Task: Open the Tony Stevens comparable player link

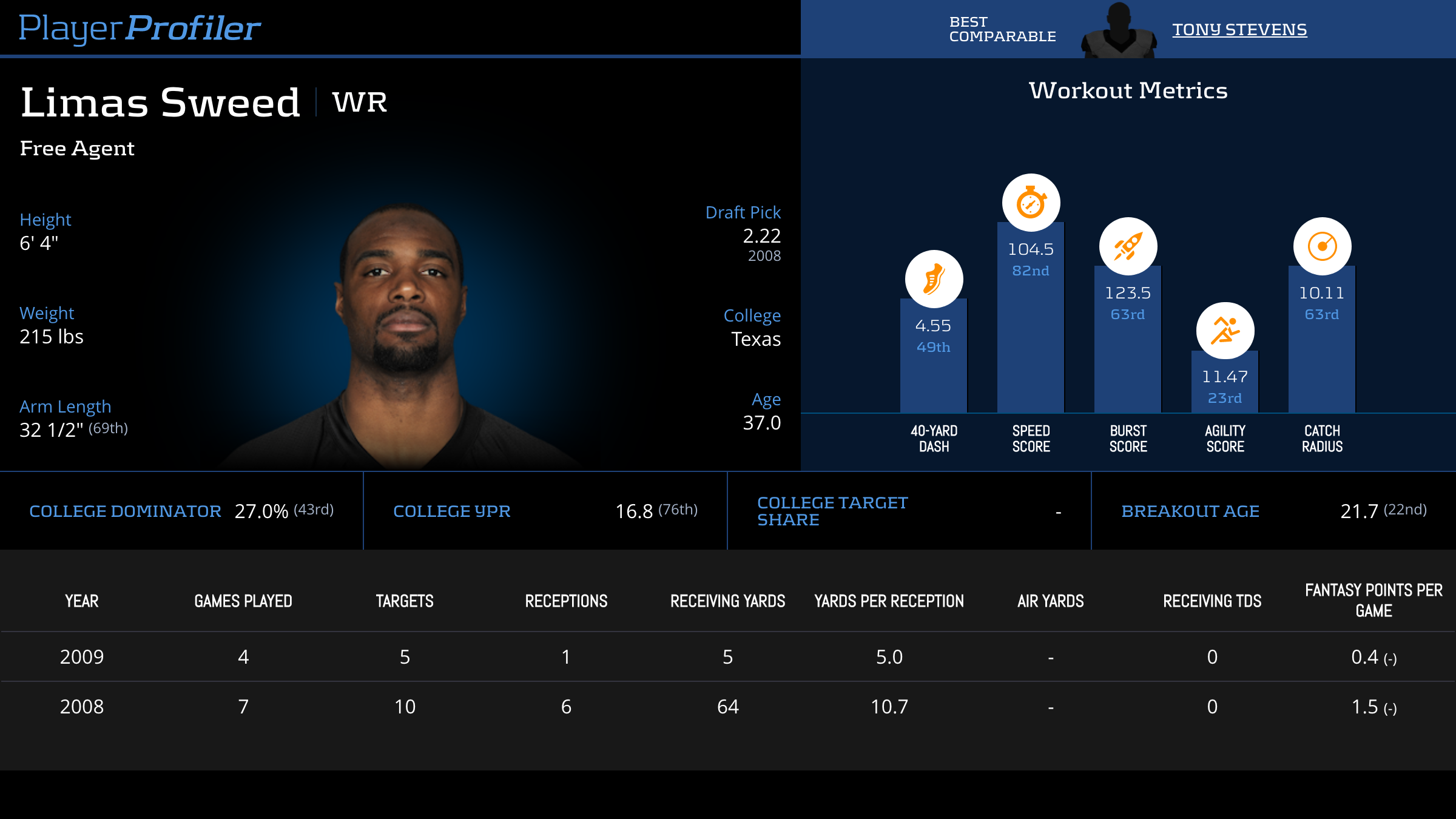Action: 1239,29
